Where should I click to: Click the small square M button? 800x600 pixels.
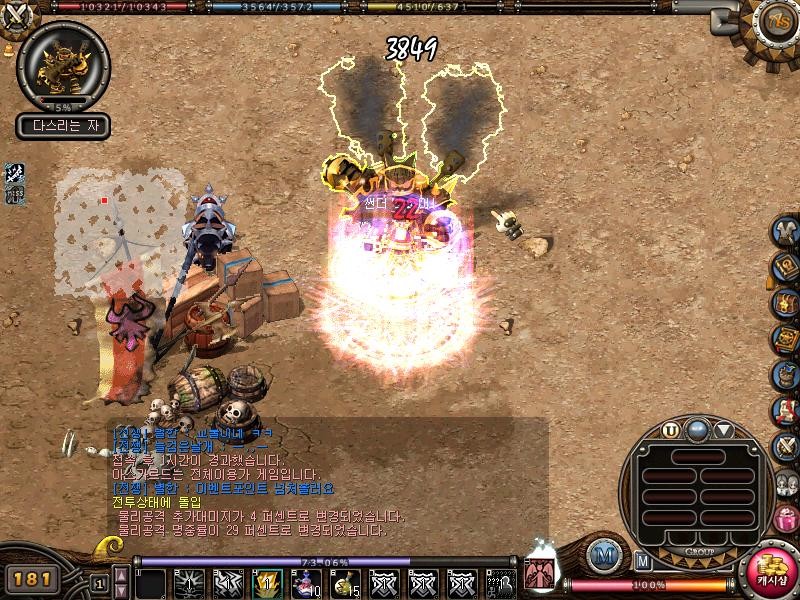click(x=643, y=561)
